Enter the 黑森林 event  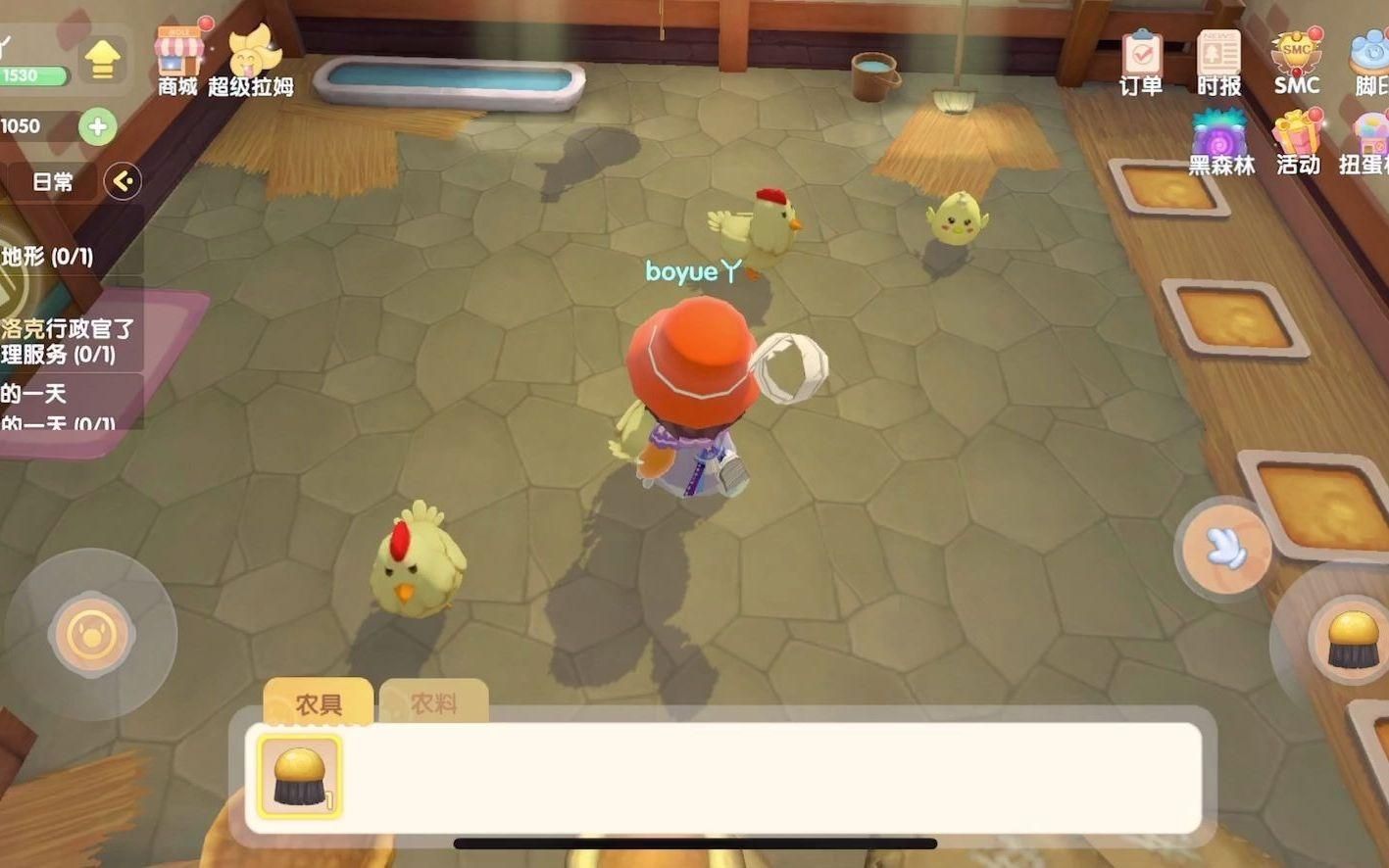point(1220,142)
